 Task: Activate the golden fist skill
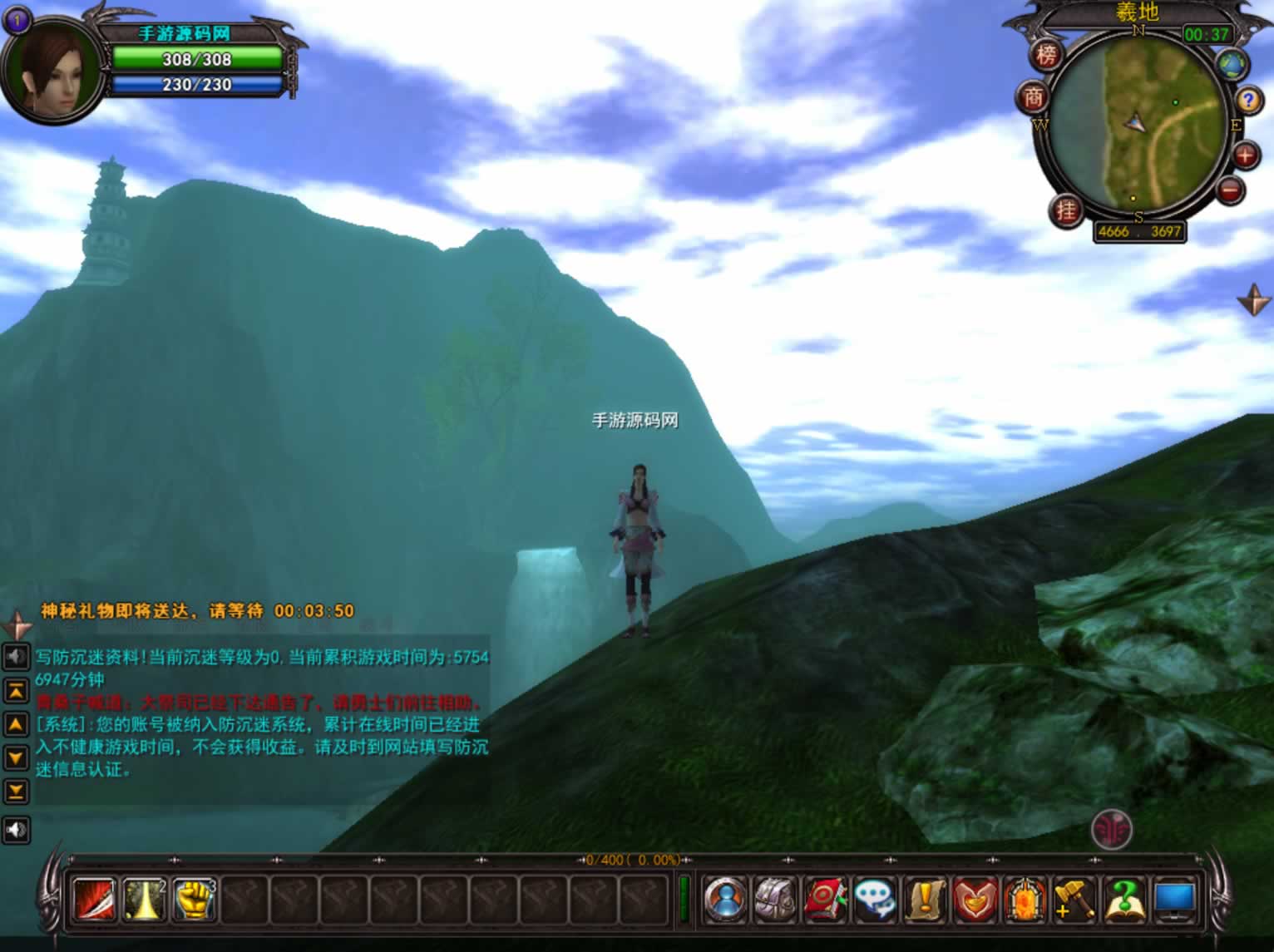coord(194,900)
